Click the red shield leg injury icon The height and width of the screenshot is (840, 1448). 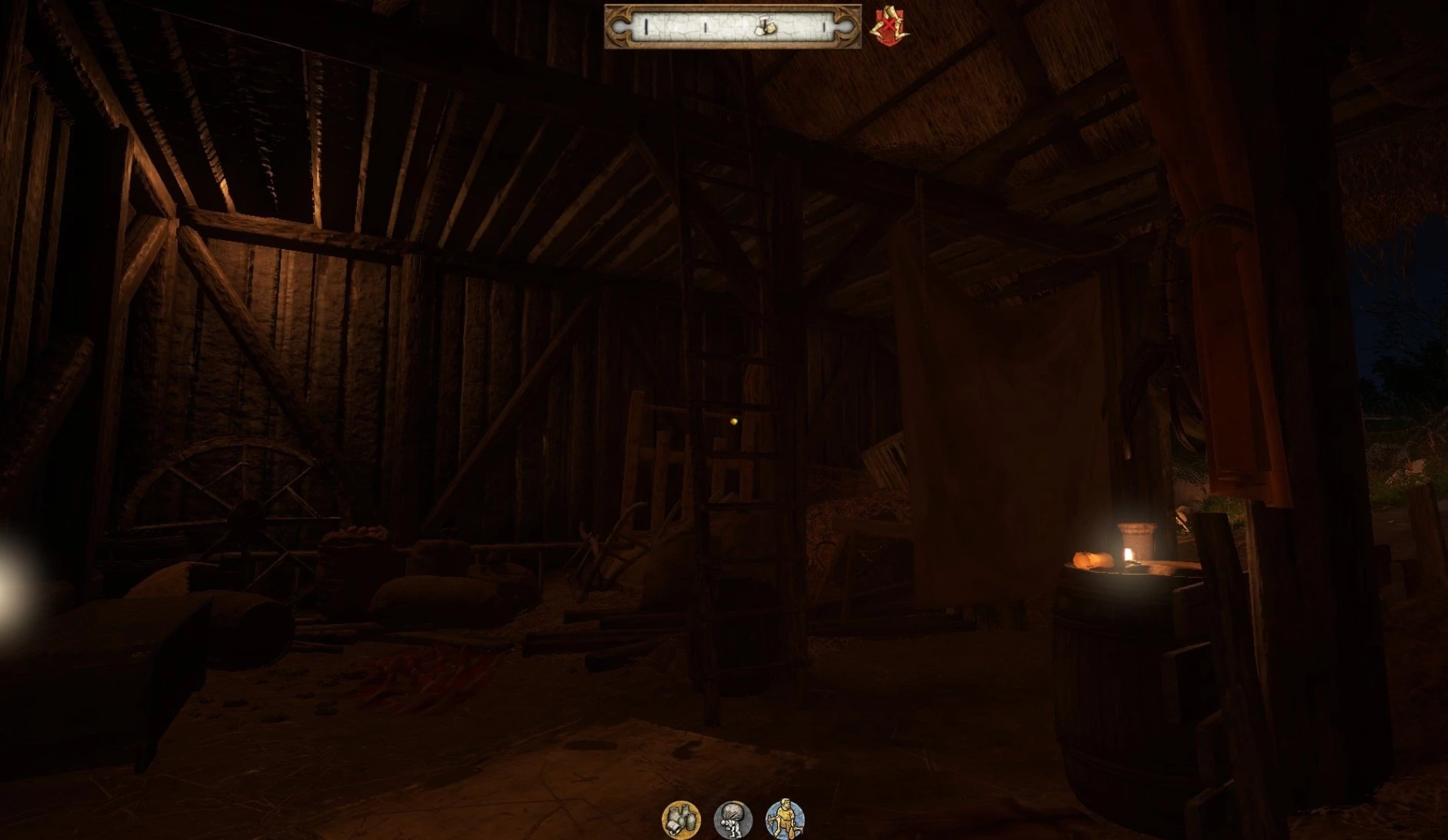[x=888, y=28]
